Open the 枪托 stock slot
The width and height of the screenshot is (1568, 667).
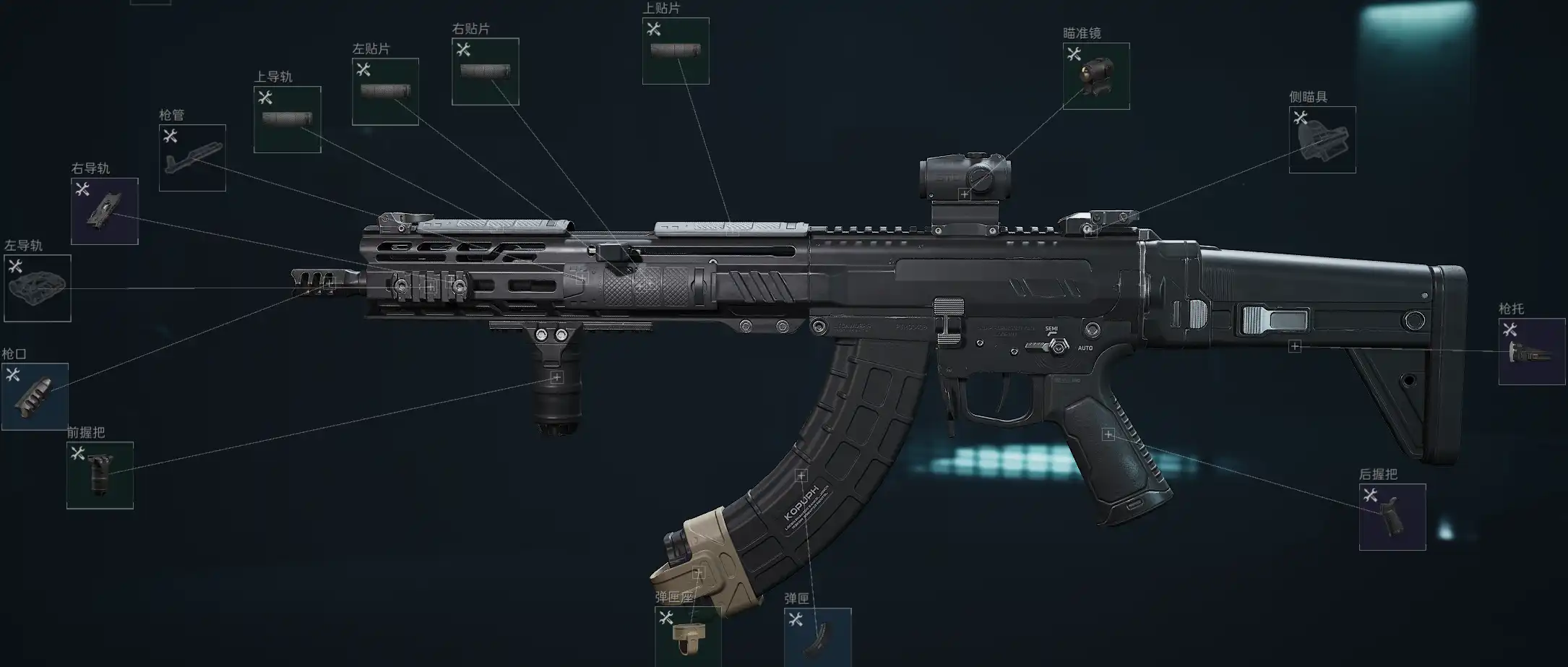pos(1531,351)
